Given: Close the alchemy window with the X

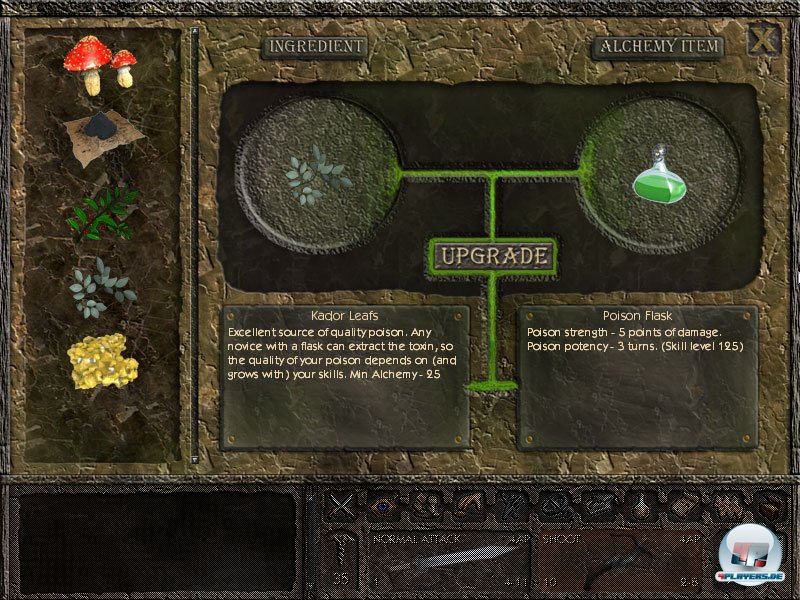Looking at the screenshot, I should [763, 41].
